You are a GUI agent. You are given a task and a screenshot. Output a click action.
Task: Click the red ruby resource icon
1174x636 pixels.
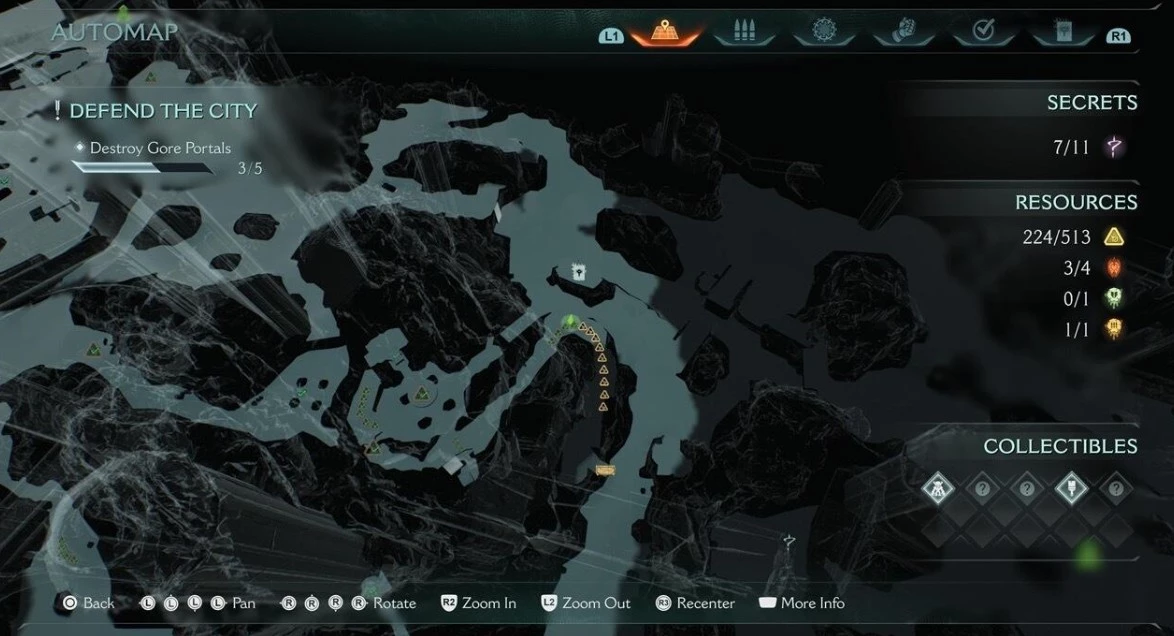pyautogui.click(x=1113, y=268)
